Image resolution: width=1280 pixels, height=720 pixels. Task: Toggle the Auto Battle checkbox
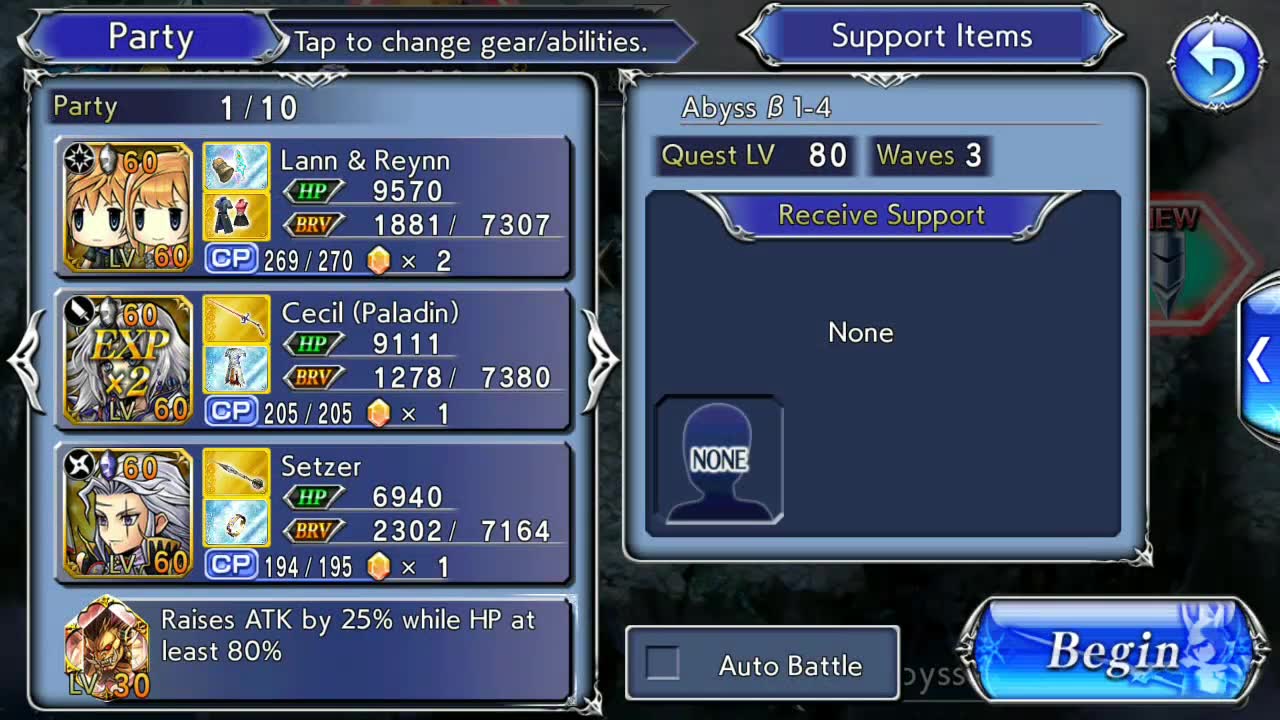click(x=662, y=664)
